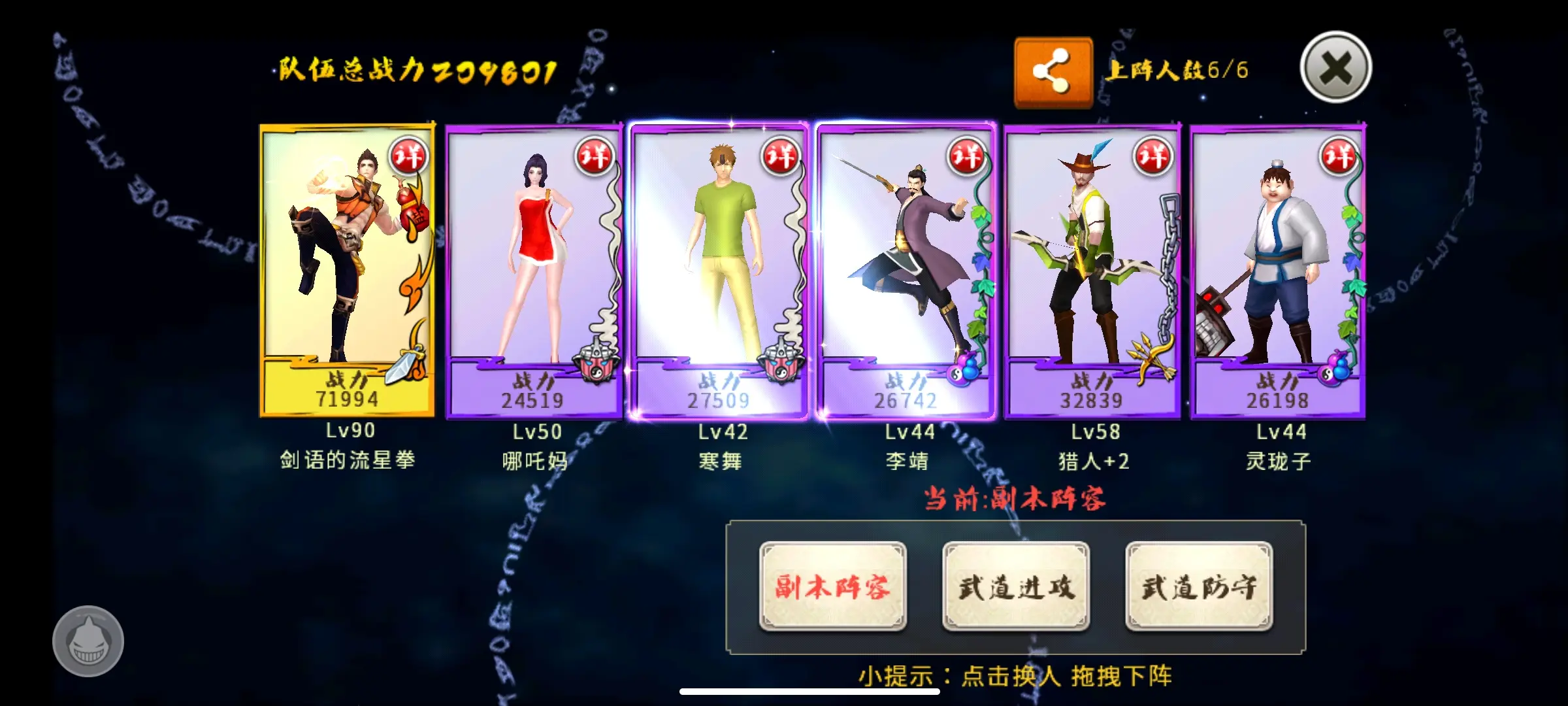Select the 副本阵容 lineup tab
1568x706 pixels.
tap(832, 586)
